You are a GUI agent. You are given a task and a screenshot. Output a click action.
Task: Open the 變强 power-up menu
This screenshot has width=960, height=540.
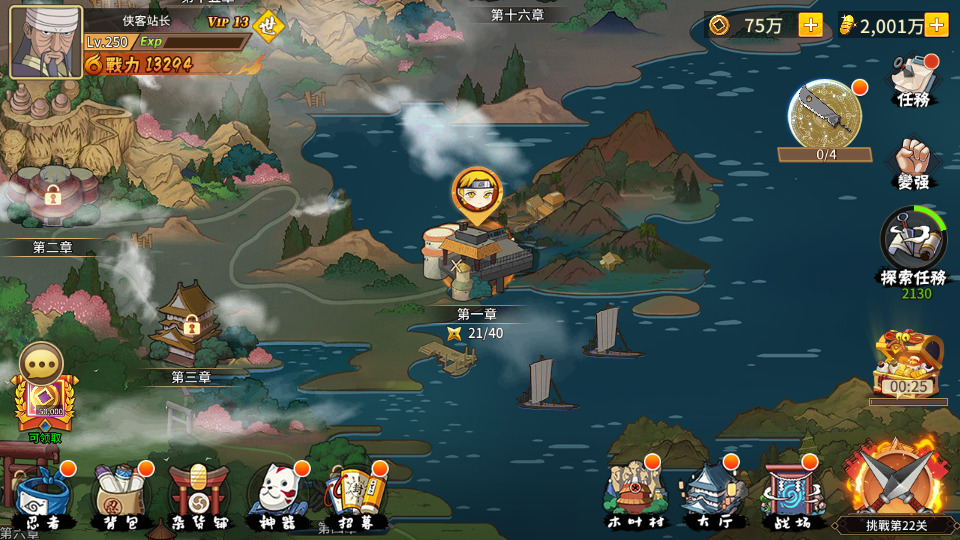click(913, 163)
